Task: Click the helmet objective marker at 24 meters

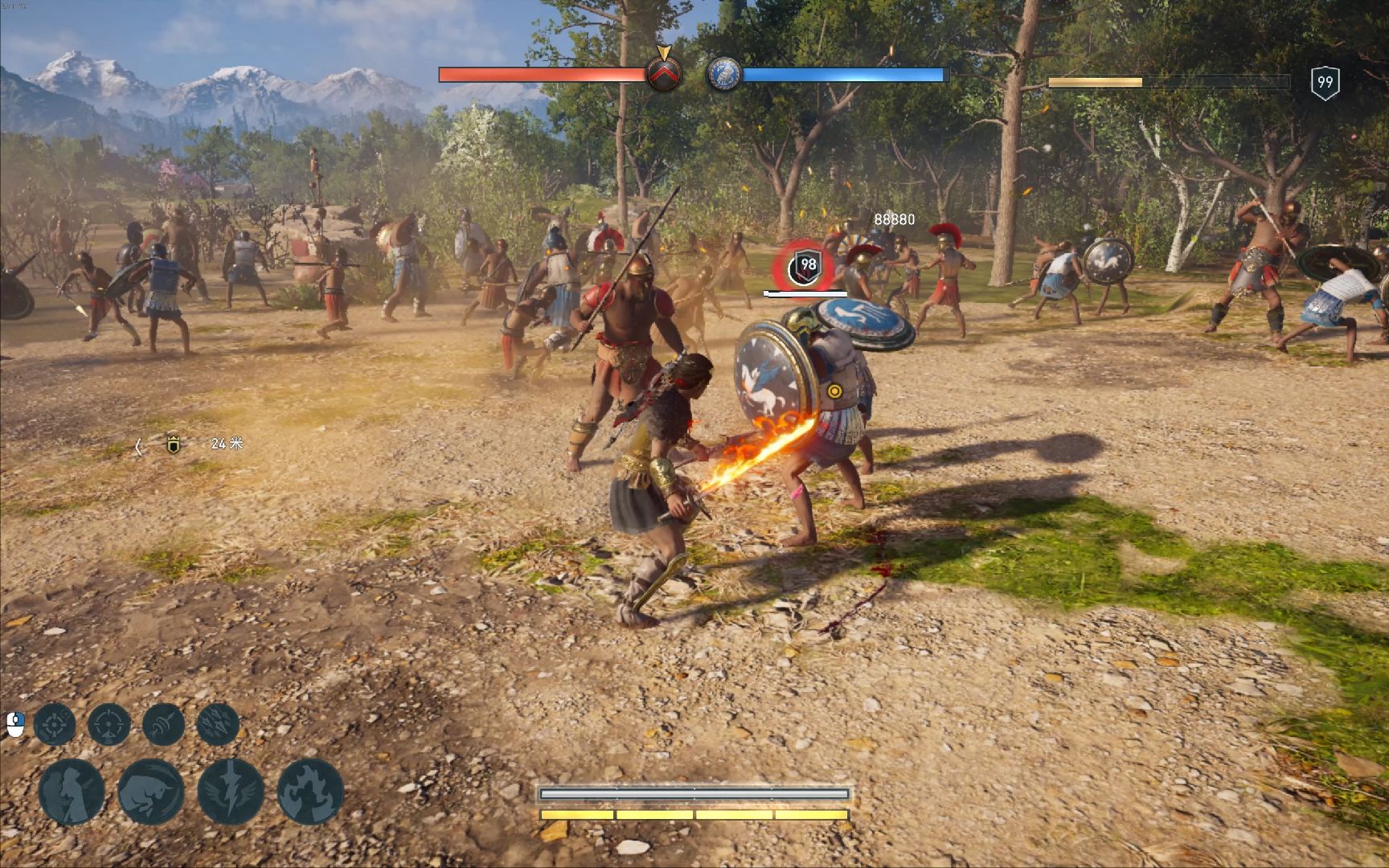Action: [173, 444]
